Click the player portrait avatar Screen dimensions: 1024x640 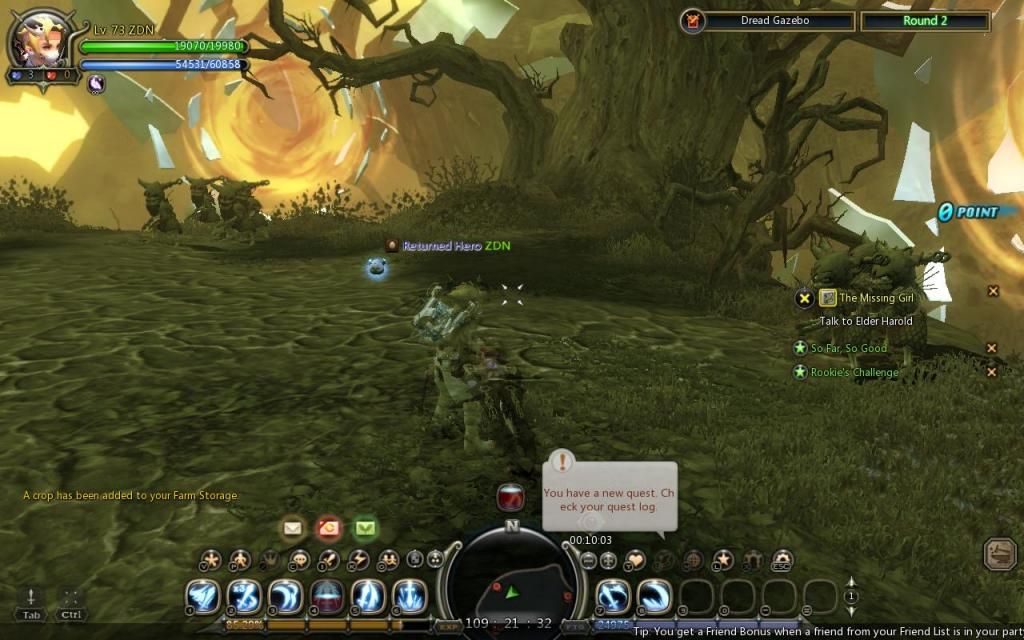[x=38, y=40]
